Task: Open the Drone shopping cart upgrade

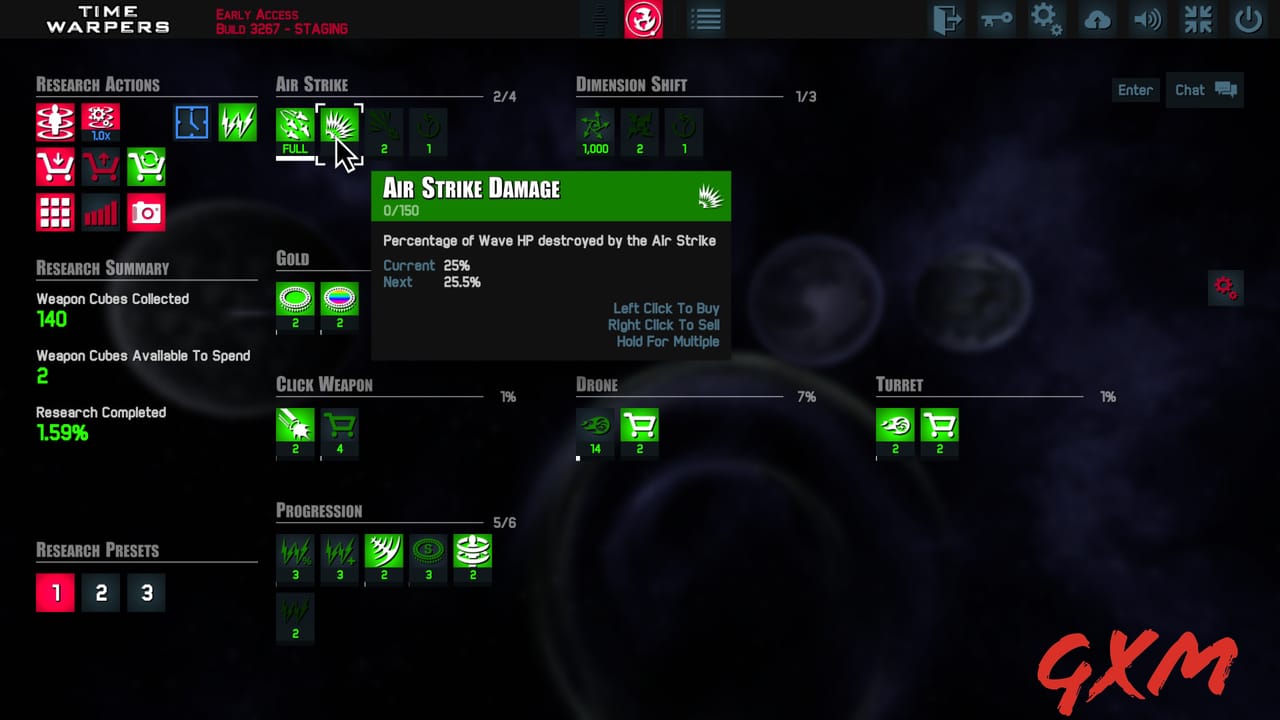Action: tap(639, 425)
